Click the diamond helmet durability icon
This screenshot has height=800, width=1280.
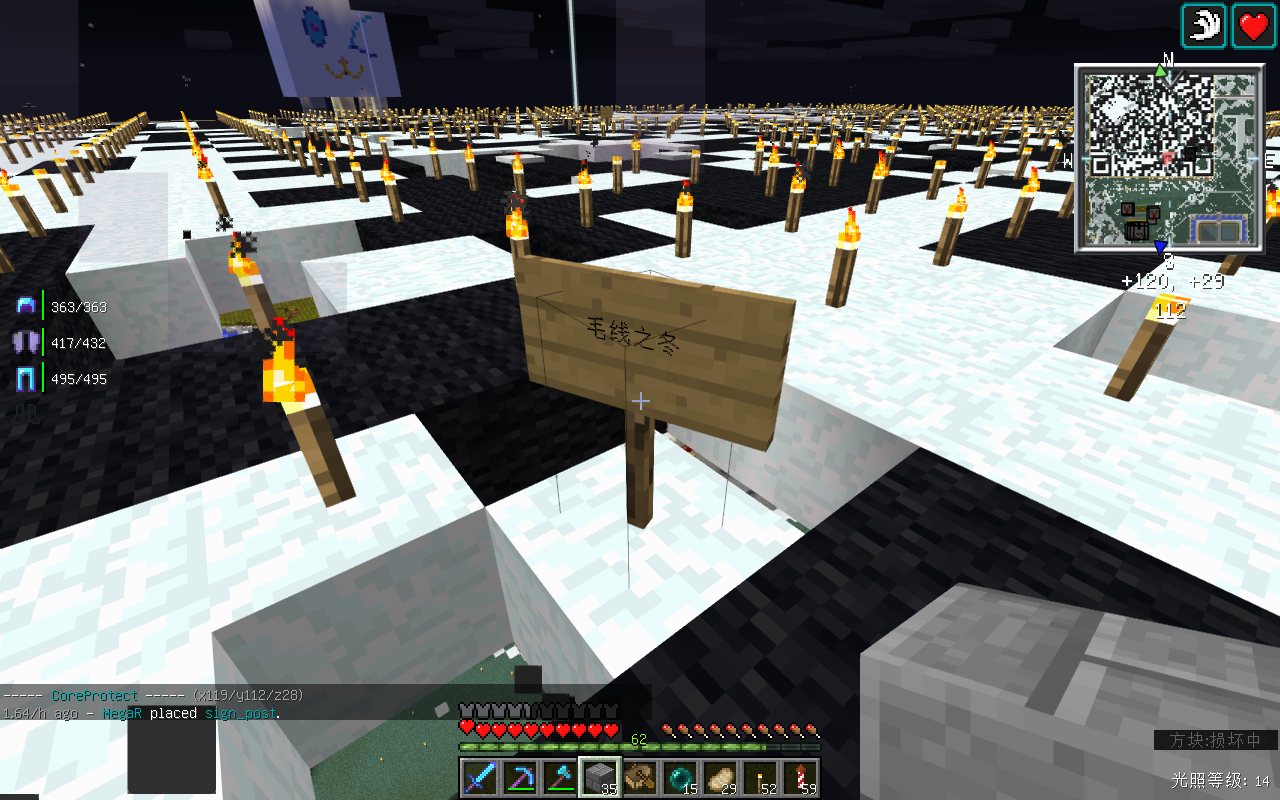point(26,307)
